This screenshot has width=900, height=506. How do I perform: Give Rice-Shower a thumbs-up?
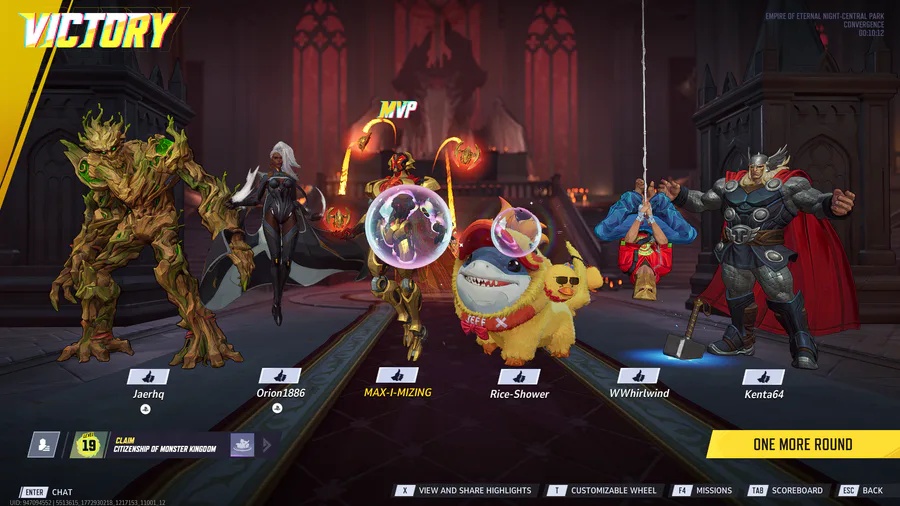(x=519, y=376)
